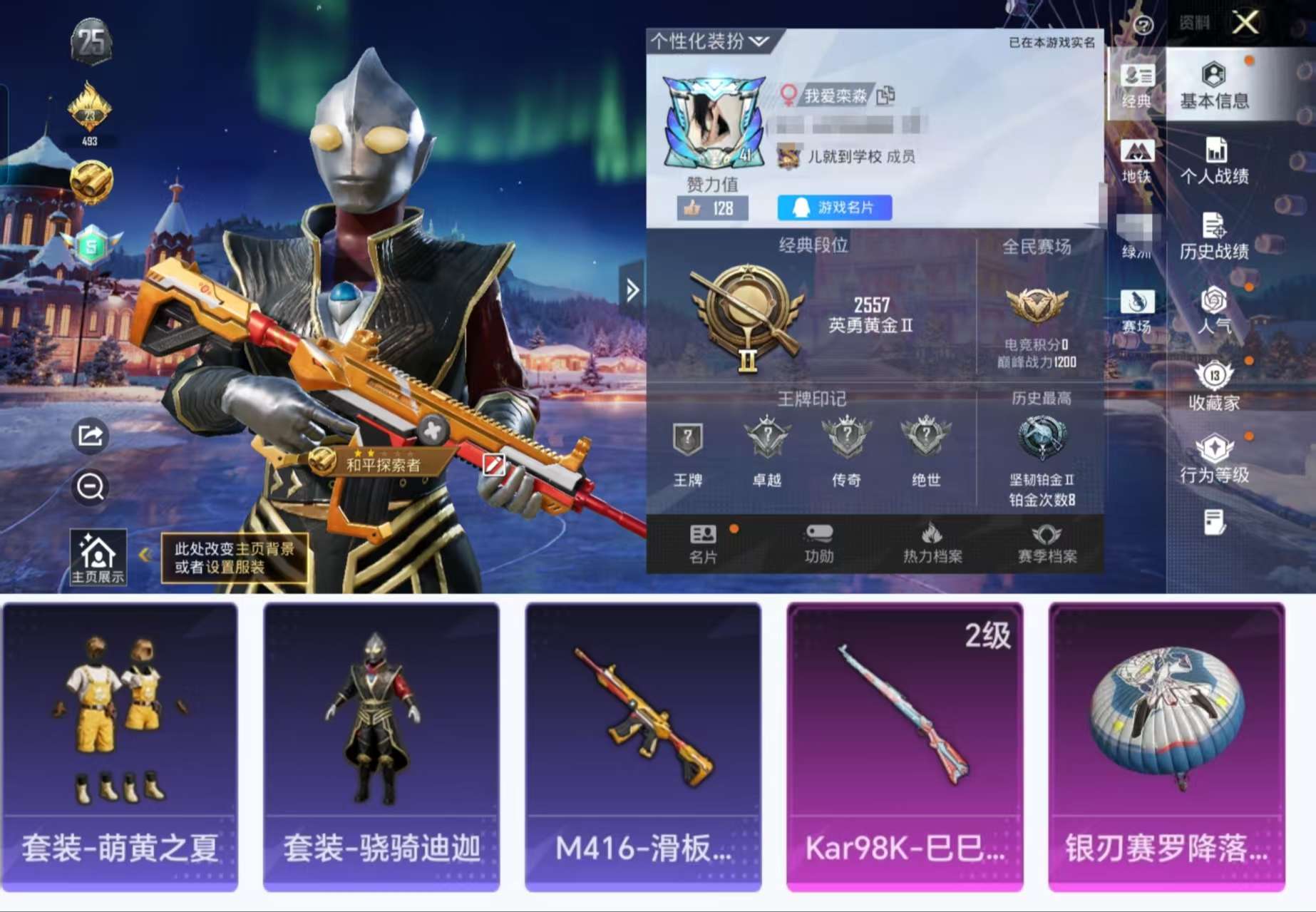Click the 赞力值 128 likes counter

pos(713,207)
